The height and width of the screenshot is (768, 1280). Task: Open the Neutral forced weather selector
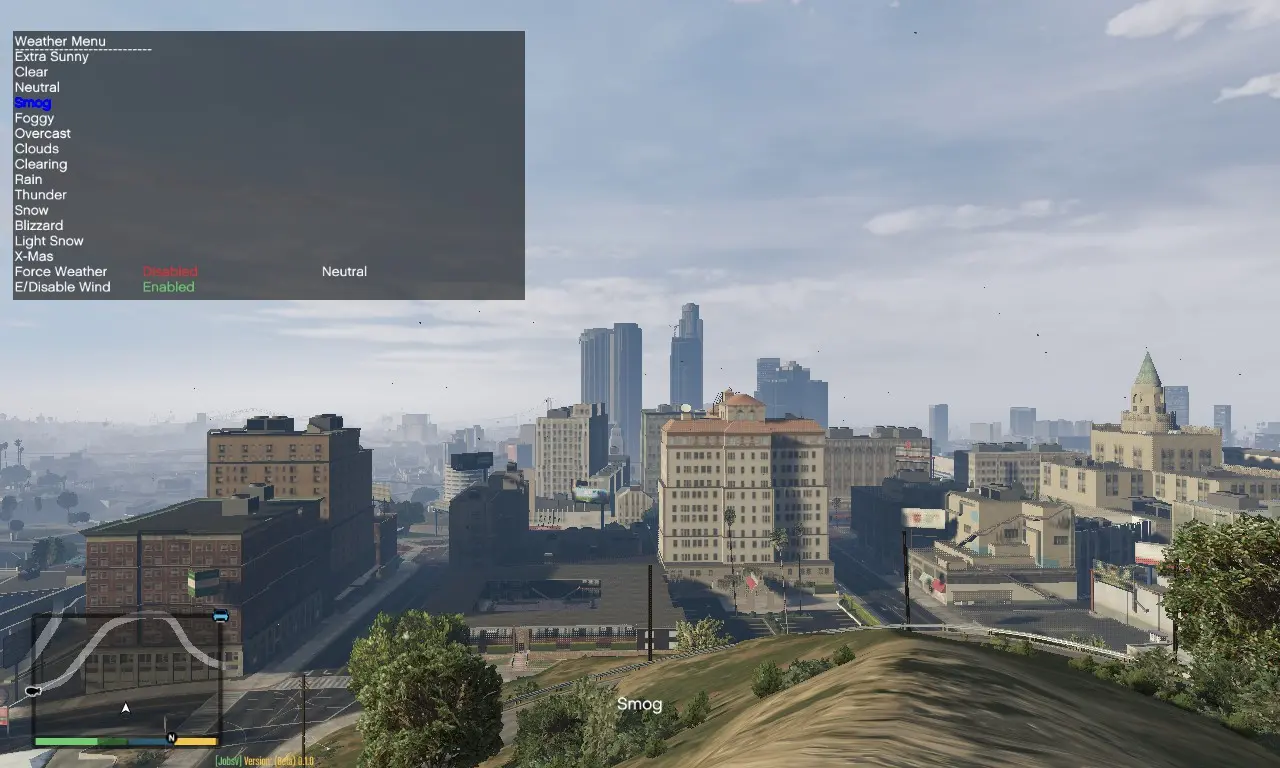pyautogui.click(x=344, y=271)
